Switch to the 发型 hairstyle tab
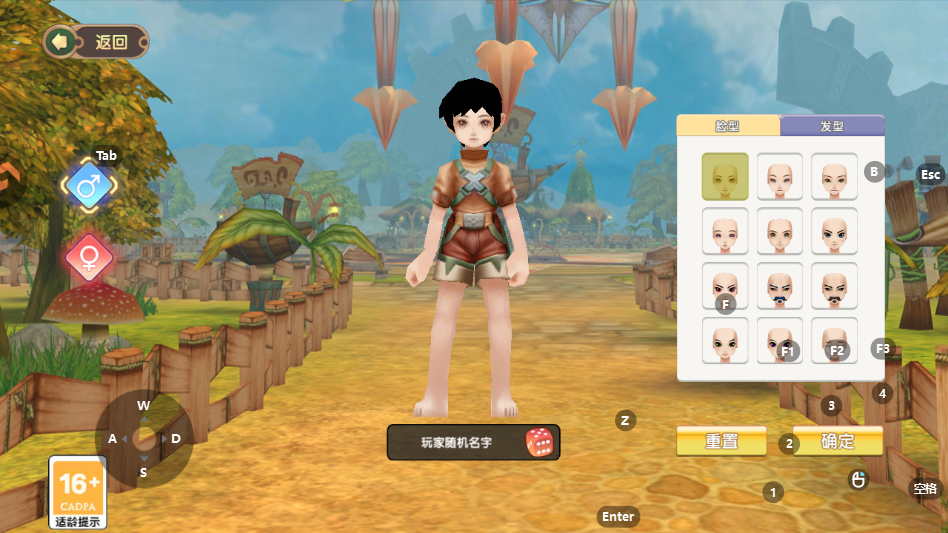 point(831,126)
